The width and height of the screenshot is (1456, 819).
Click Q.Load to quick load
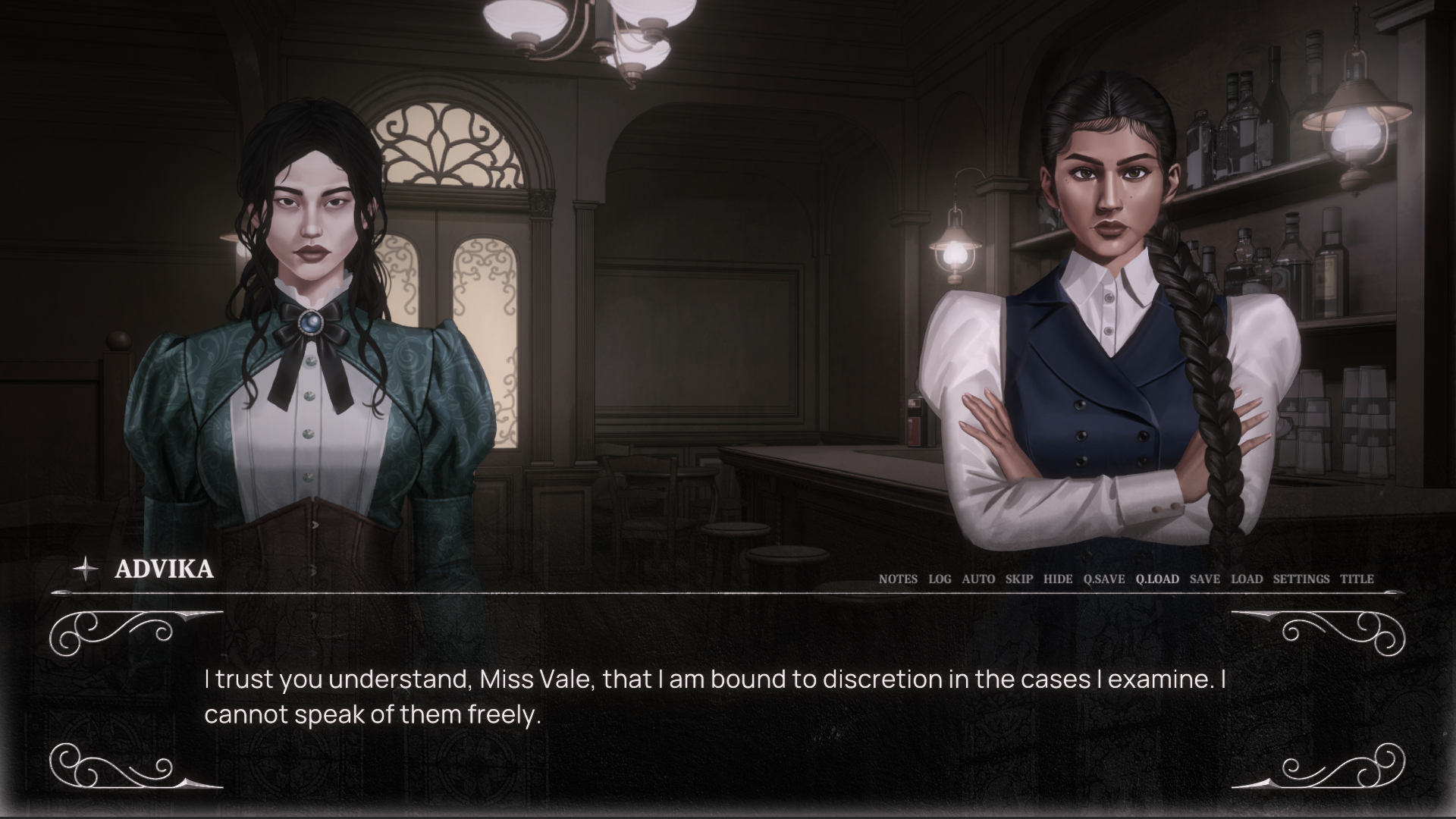(x=1157, y=579)
